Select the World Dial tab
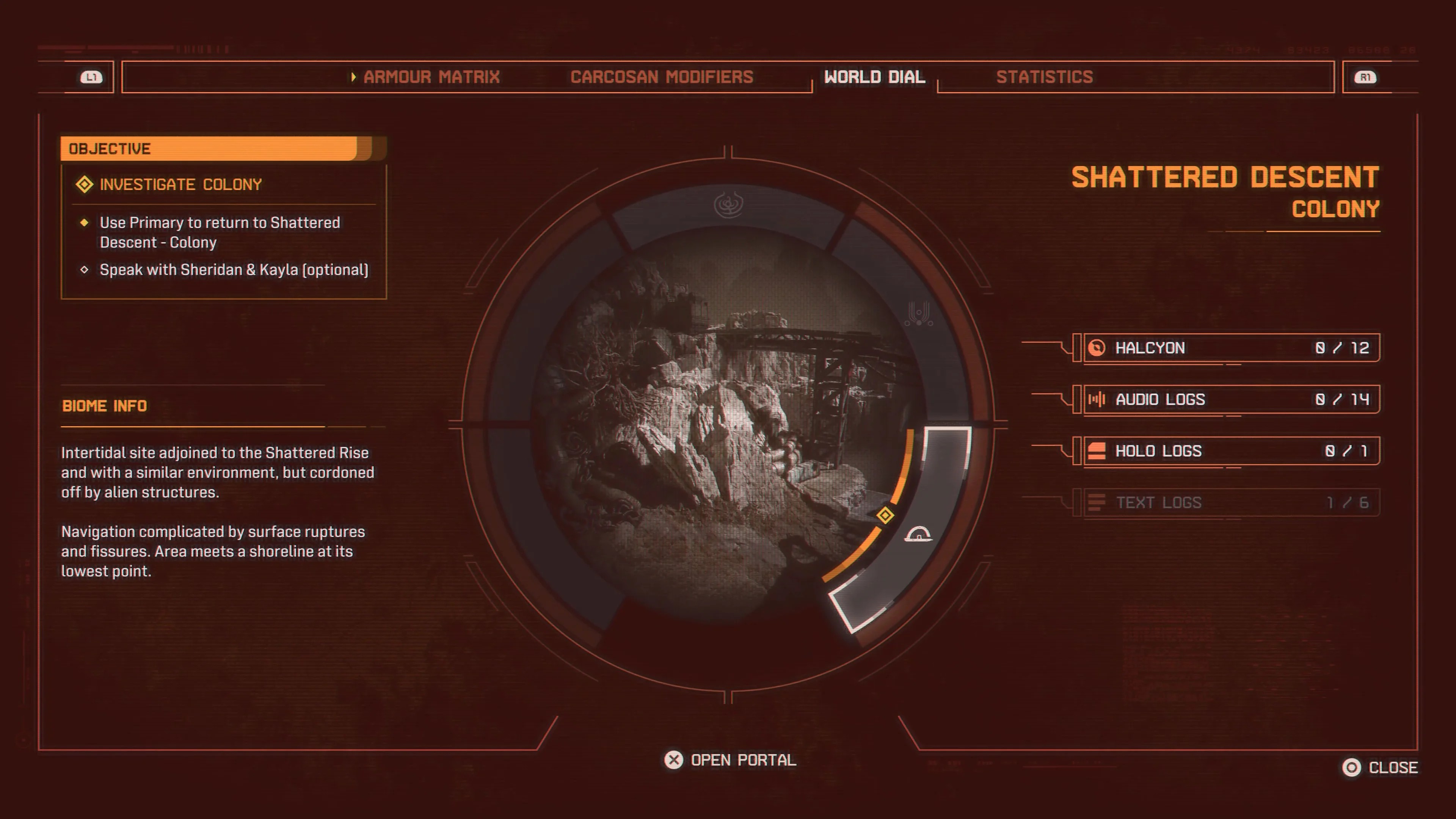Screen dimensions: 1456x819 click(874, 77)
